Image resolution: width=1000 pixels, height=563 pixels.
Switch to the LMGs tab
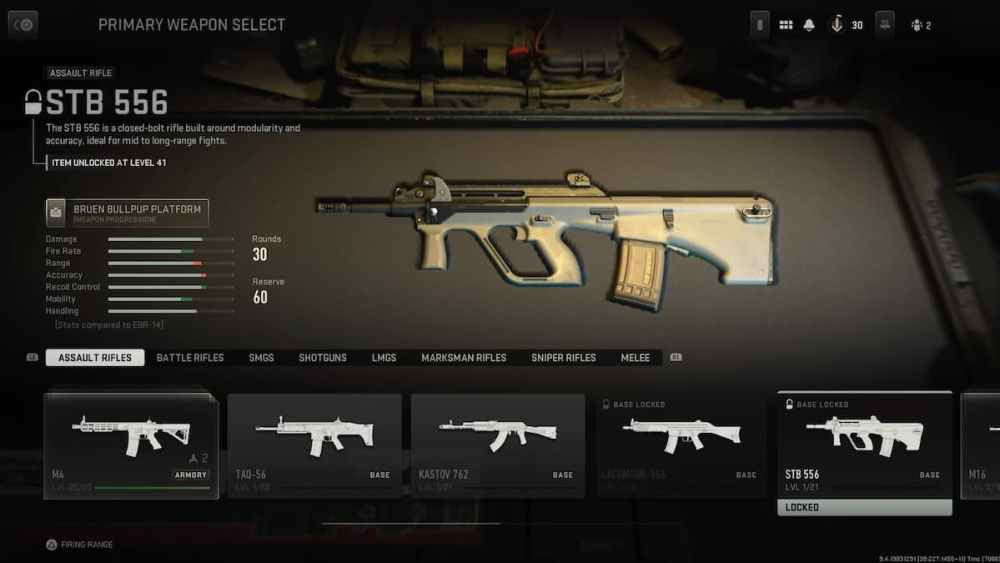click(384, 358)
